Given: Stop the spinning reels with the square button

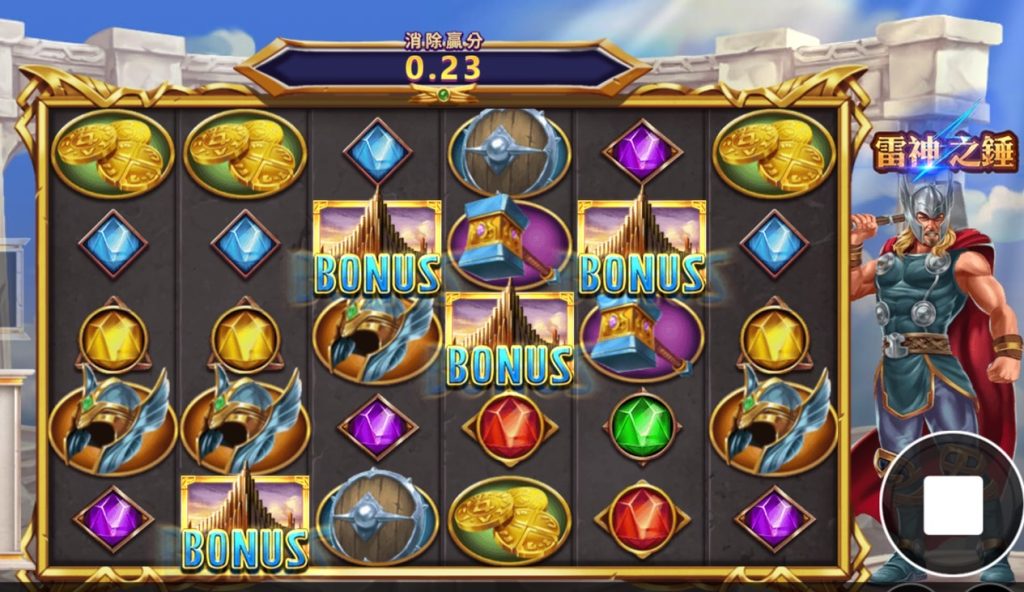Looking at the screenshot, I should (x=952, y=505).
